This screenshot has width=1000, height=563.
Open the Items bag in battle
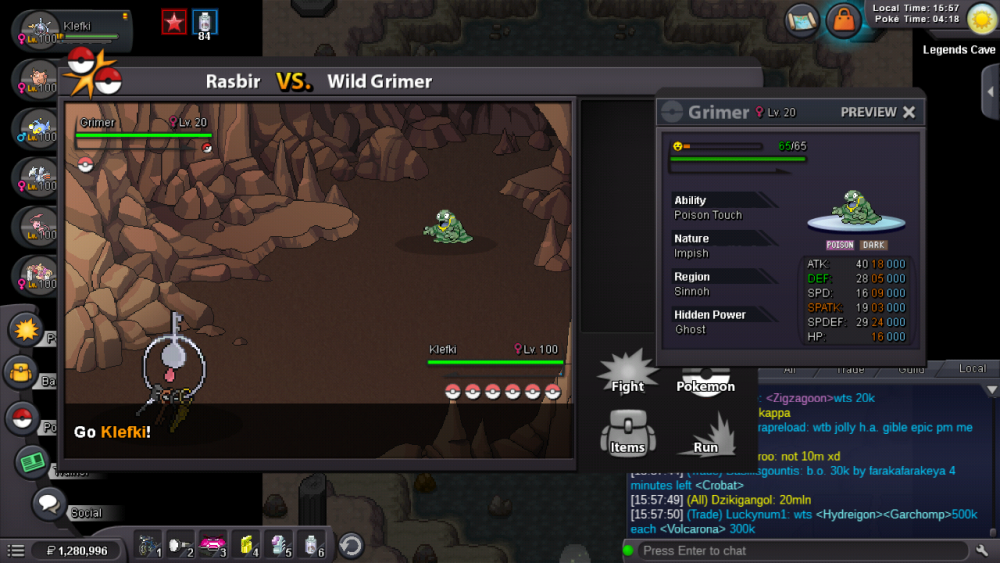point(627,434)
